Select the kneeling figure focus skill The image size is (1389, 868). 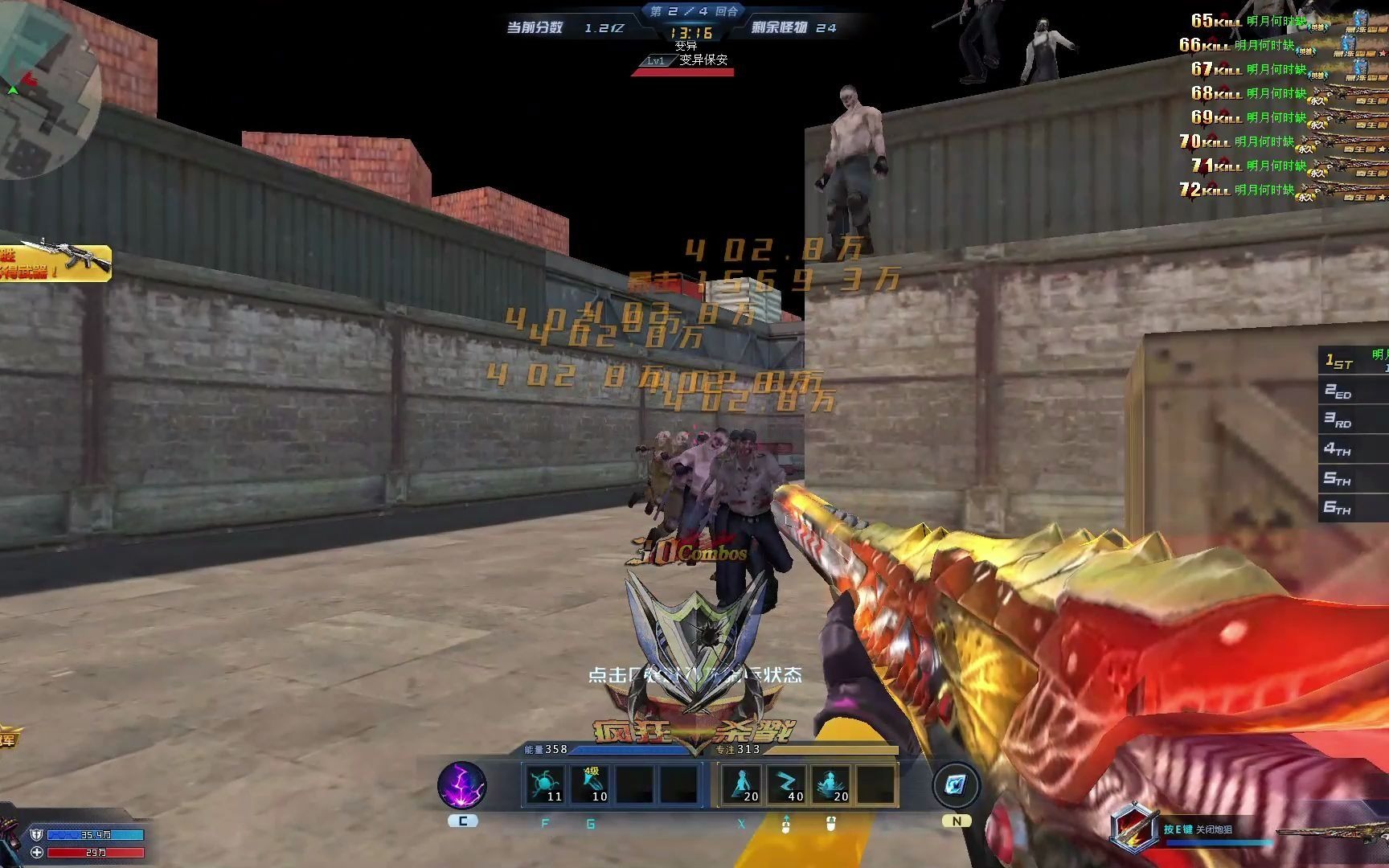click(x=741, y=784)
